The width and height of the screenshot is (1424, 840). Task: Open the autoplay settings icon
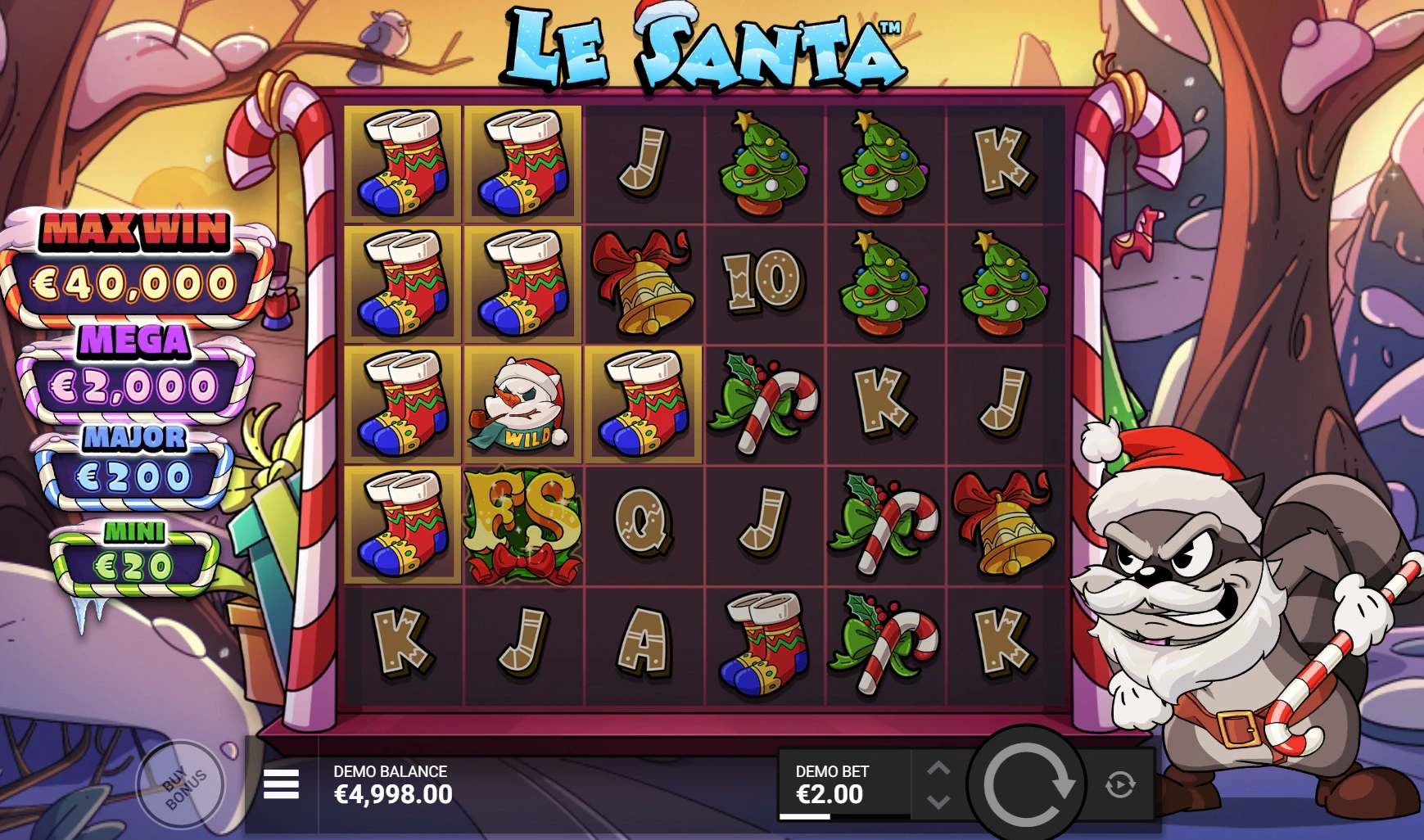pyautogui.click(x=1121, y=782)
